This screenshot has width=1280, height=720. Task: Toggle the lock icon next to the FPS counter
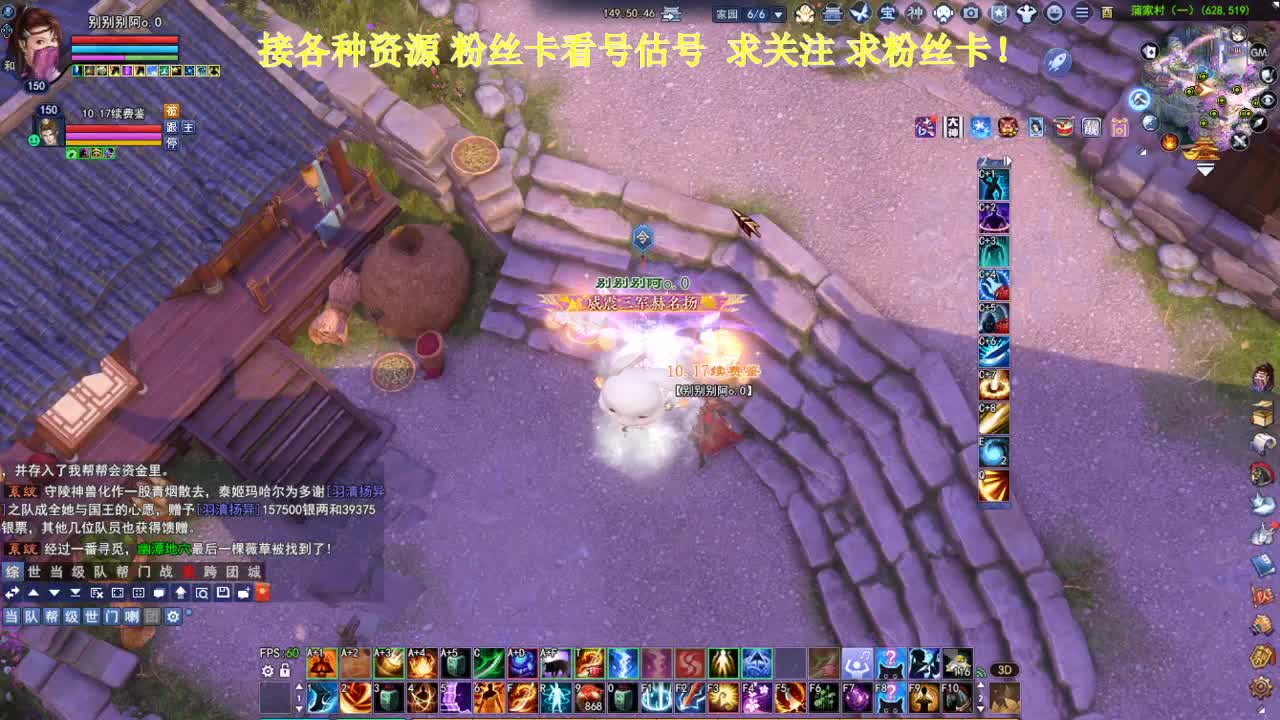[x=285, y=670]
